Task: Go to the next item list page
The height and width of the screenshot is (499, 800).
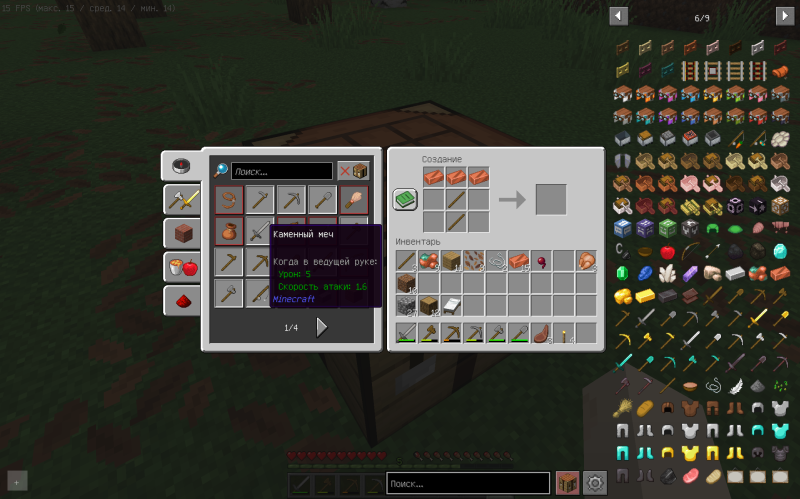Action: [784, 16]
